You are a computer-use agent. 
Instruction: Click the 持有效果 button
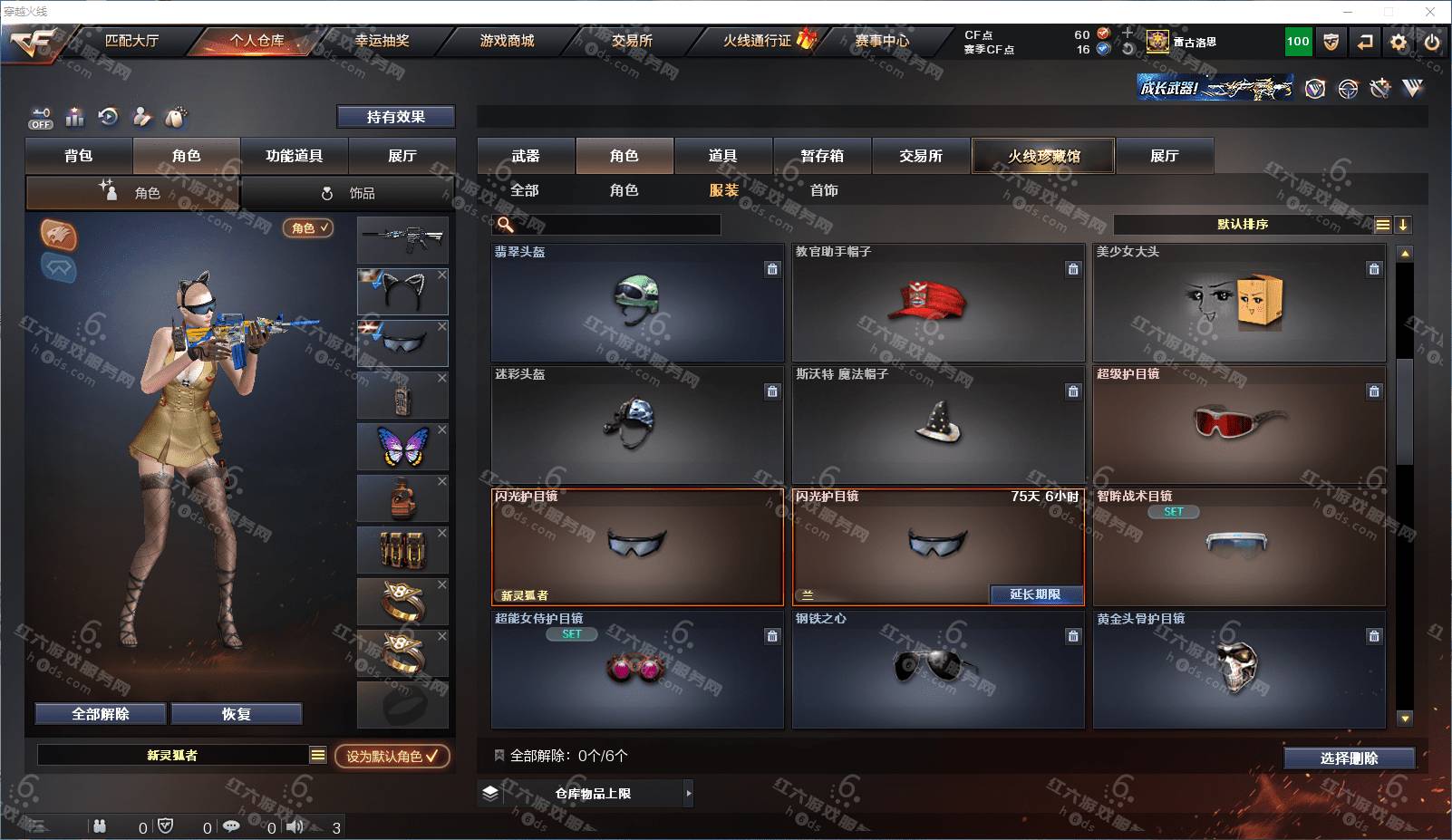pyautogui.click(x=395, y=117)
